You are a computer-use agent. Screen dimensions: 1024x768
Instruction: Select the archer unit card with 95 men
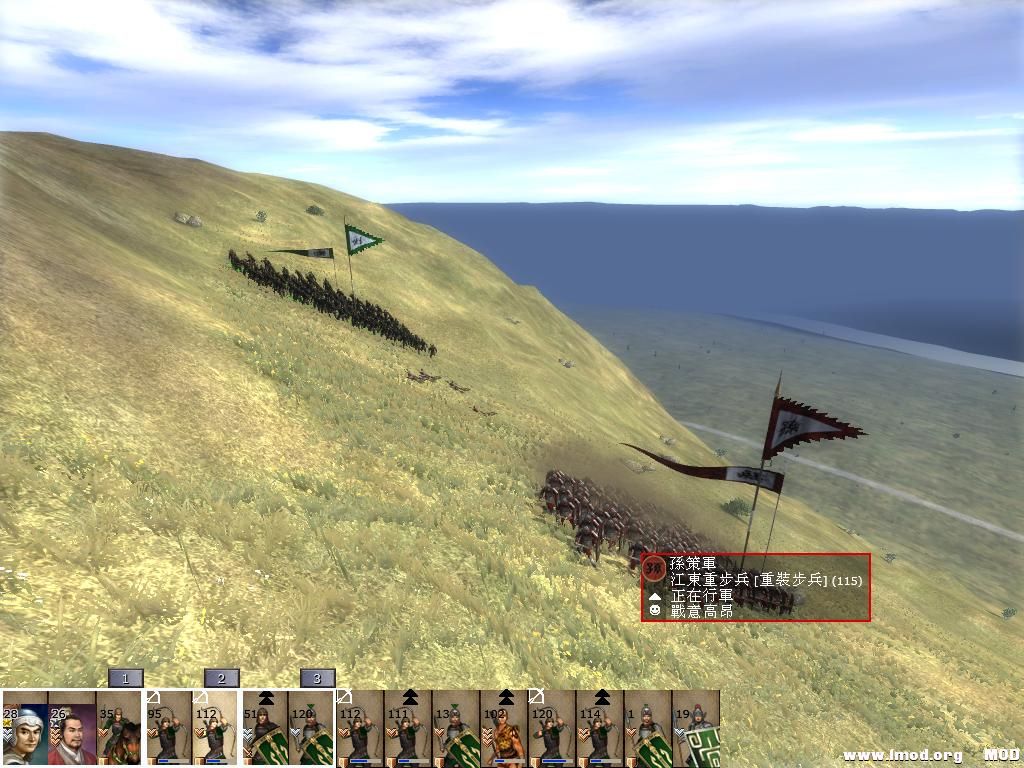[x=168, y=729]
